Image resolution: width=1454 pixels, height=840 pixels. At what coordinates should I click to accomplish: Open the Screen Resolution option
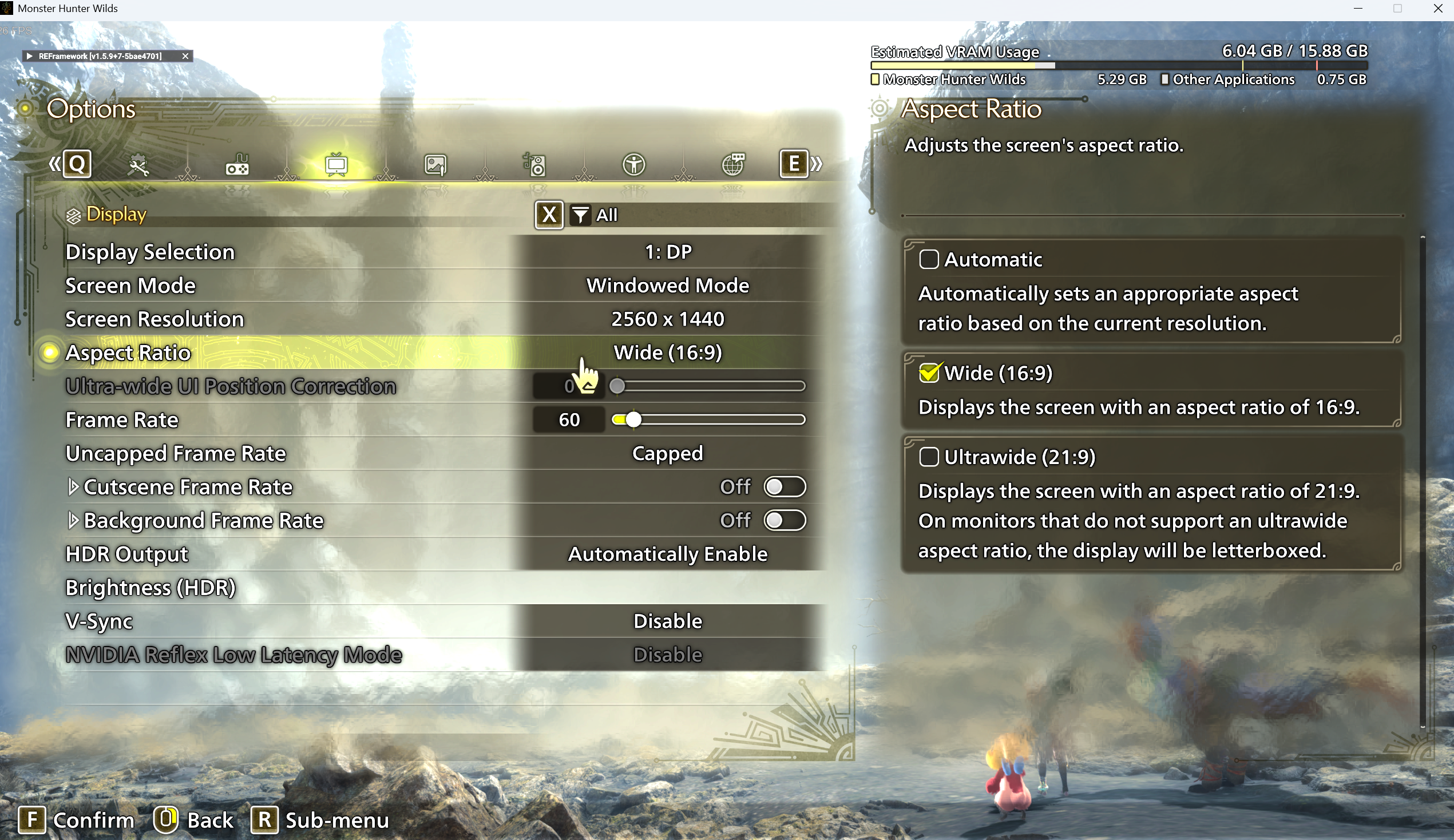tap(667, 319)
